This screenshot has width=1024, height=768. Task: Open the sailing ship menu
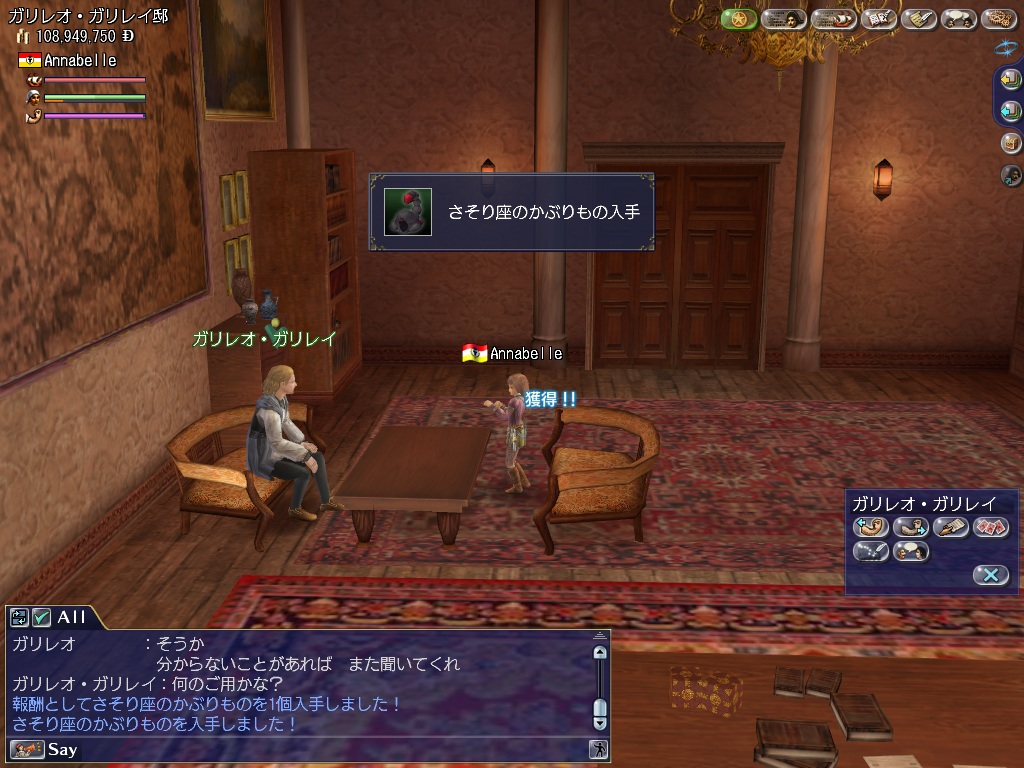click(x=832, y=19)
